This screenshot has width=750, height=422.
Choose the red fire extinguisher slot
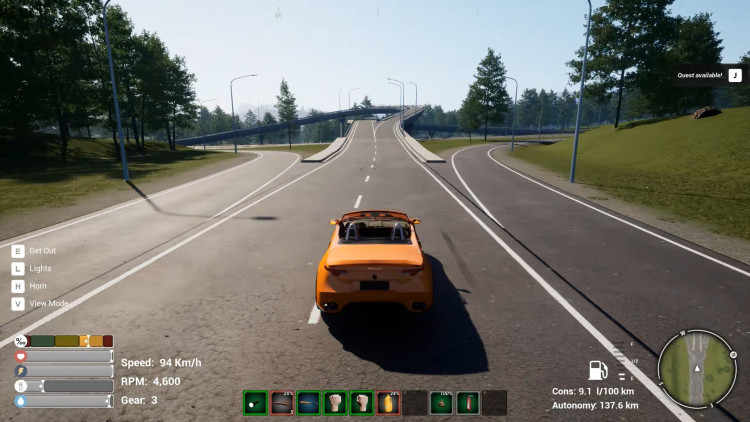pos(466,403)
